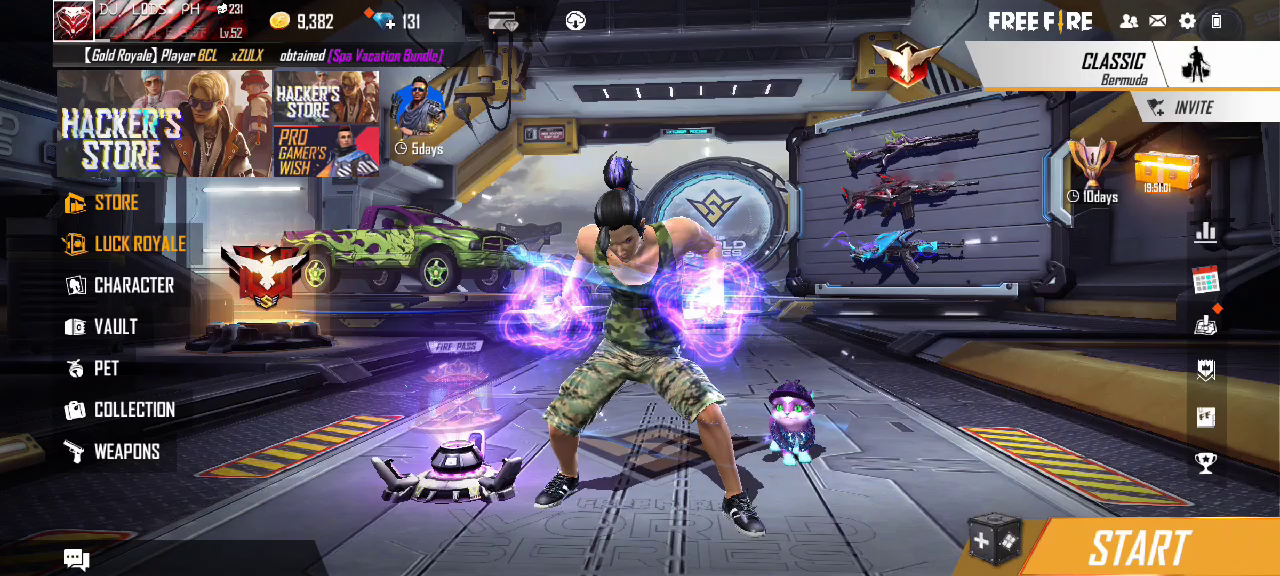The height and width of the screenshot is (576, 1280).
Task: Open the mail envelope icon
Action: click(x=1157, y=21)
